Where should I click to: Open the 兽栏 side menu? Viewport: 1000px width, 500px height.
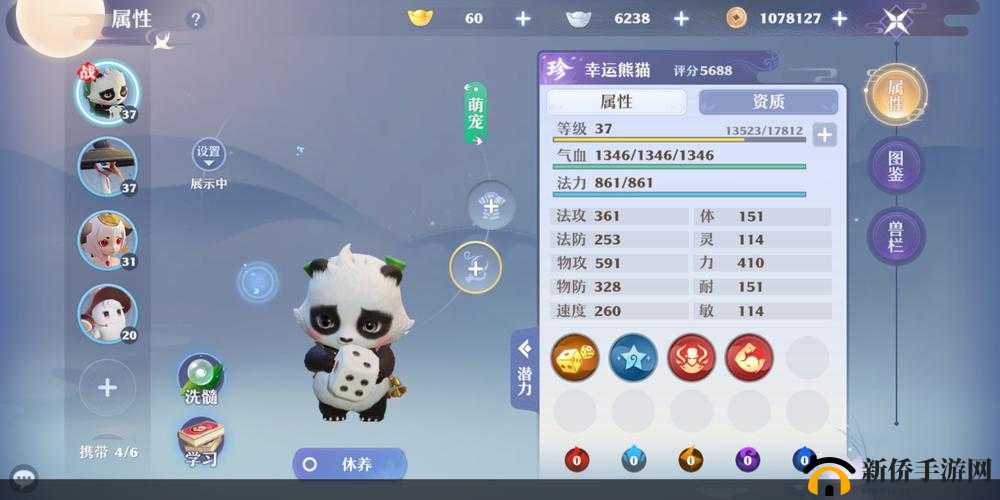click(895, 236)
